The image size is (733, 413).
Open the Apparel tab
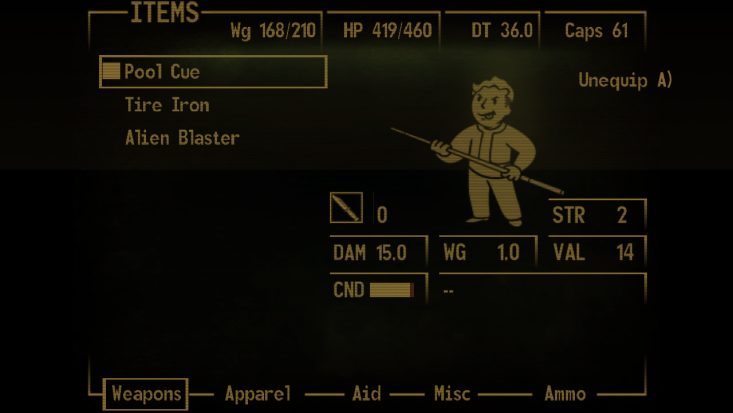[258, 394]
